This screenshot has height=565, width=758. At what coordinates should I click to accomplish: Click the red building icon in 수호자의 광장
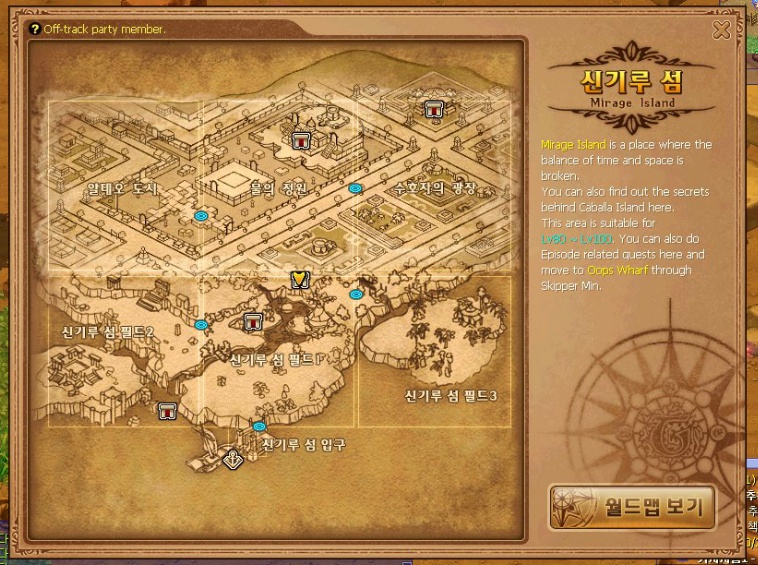click(433, 109)
